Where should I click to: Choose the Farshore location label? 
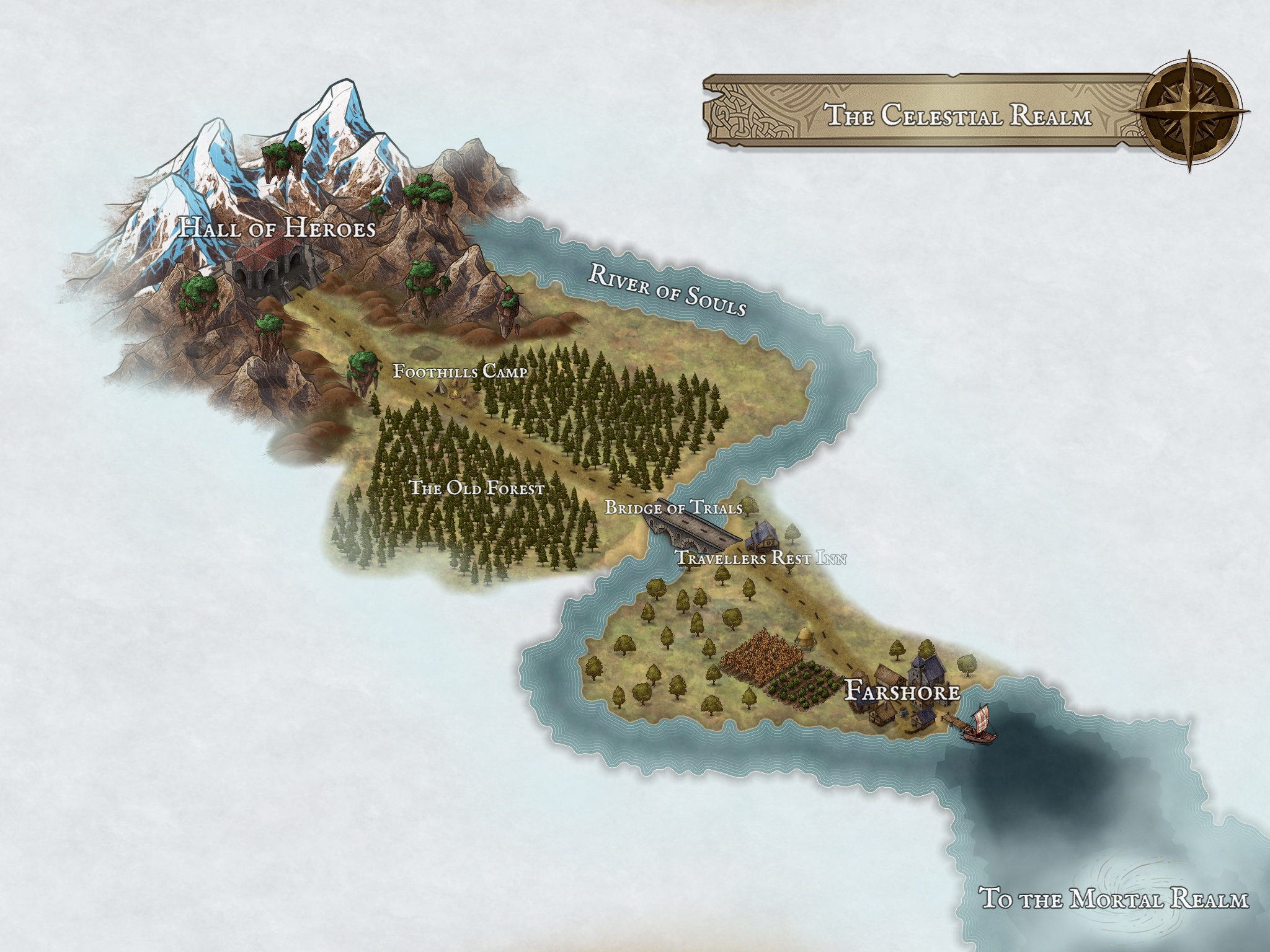tap(903, 691)
